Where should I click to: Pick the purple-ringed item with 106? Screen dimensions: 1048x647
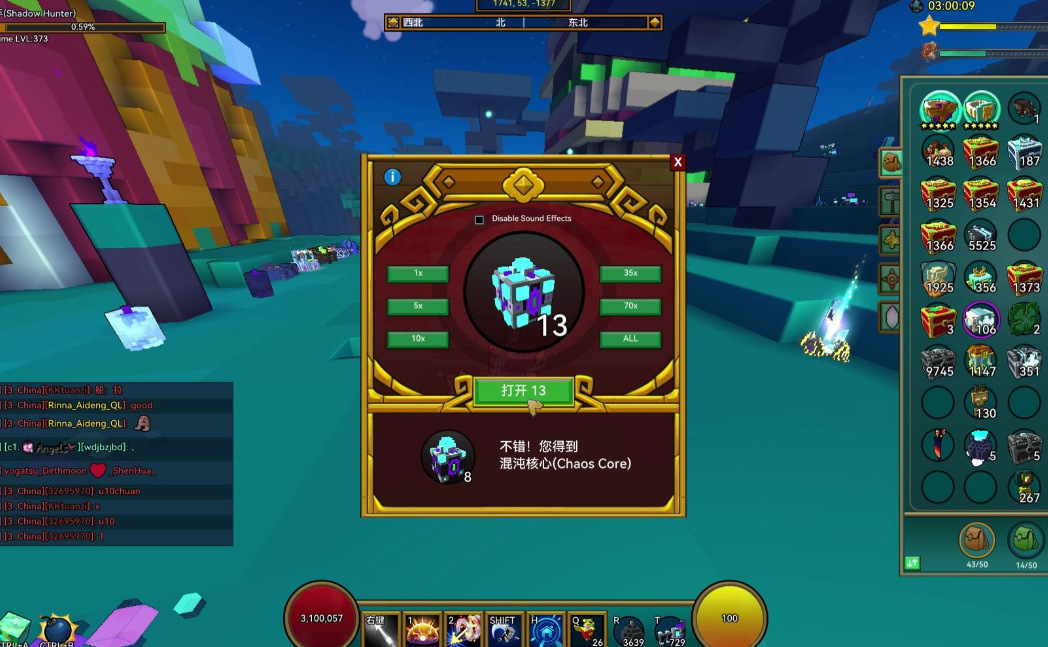[x=981, y=319]
